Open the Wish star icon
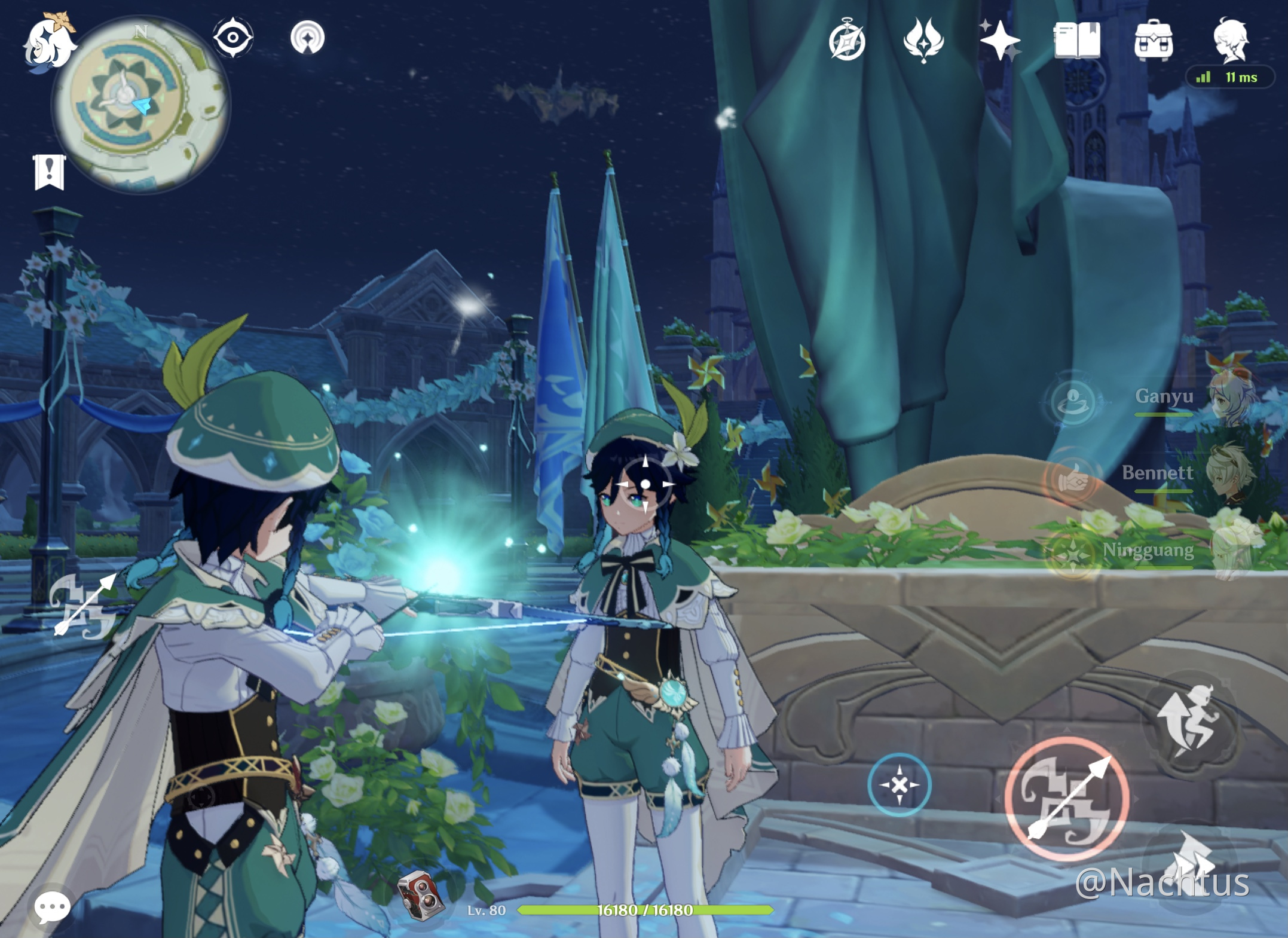The image size is (1288, 938). point(1000,41)
